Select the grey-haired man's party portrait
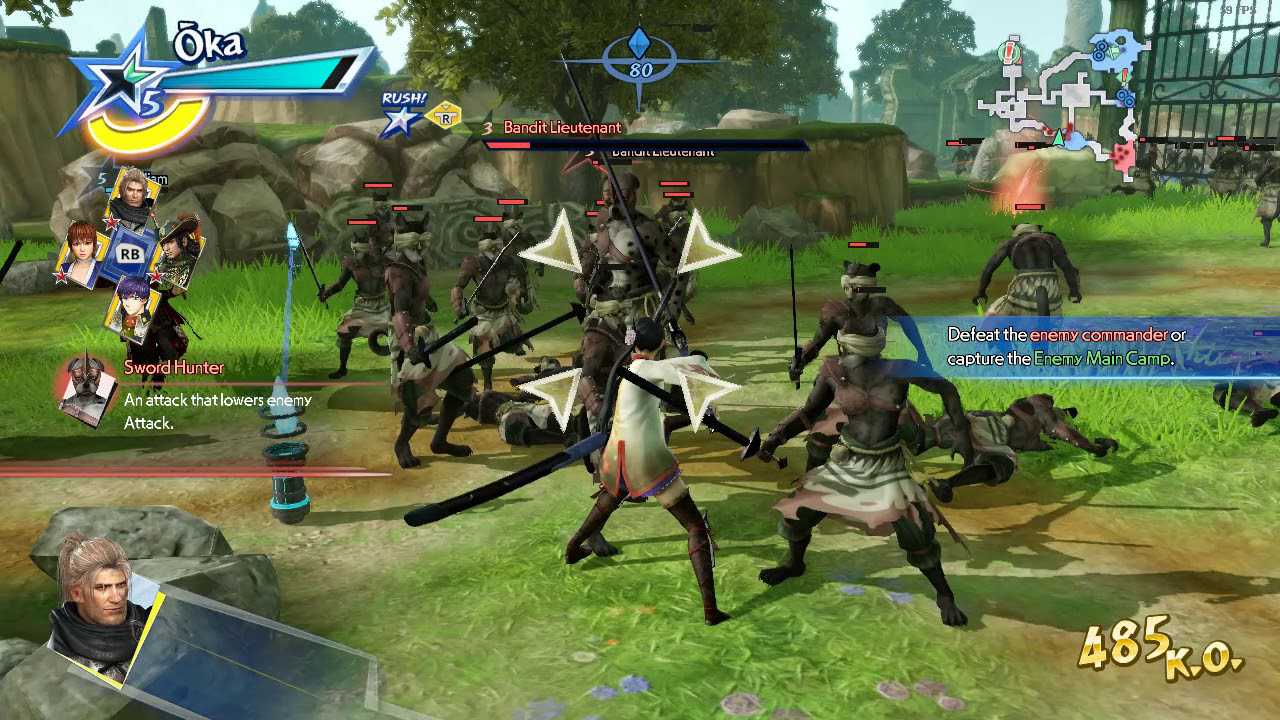 pyautogui.click(x=133, y=198)
